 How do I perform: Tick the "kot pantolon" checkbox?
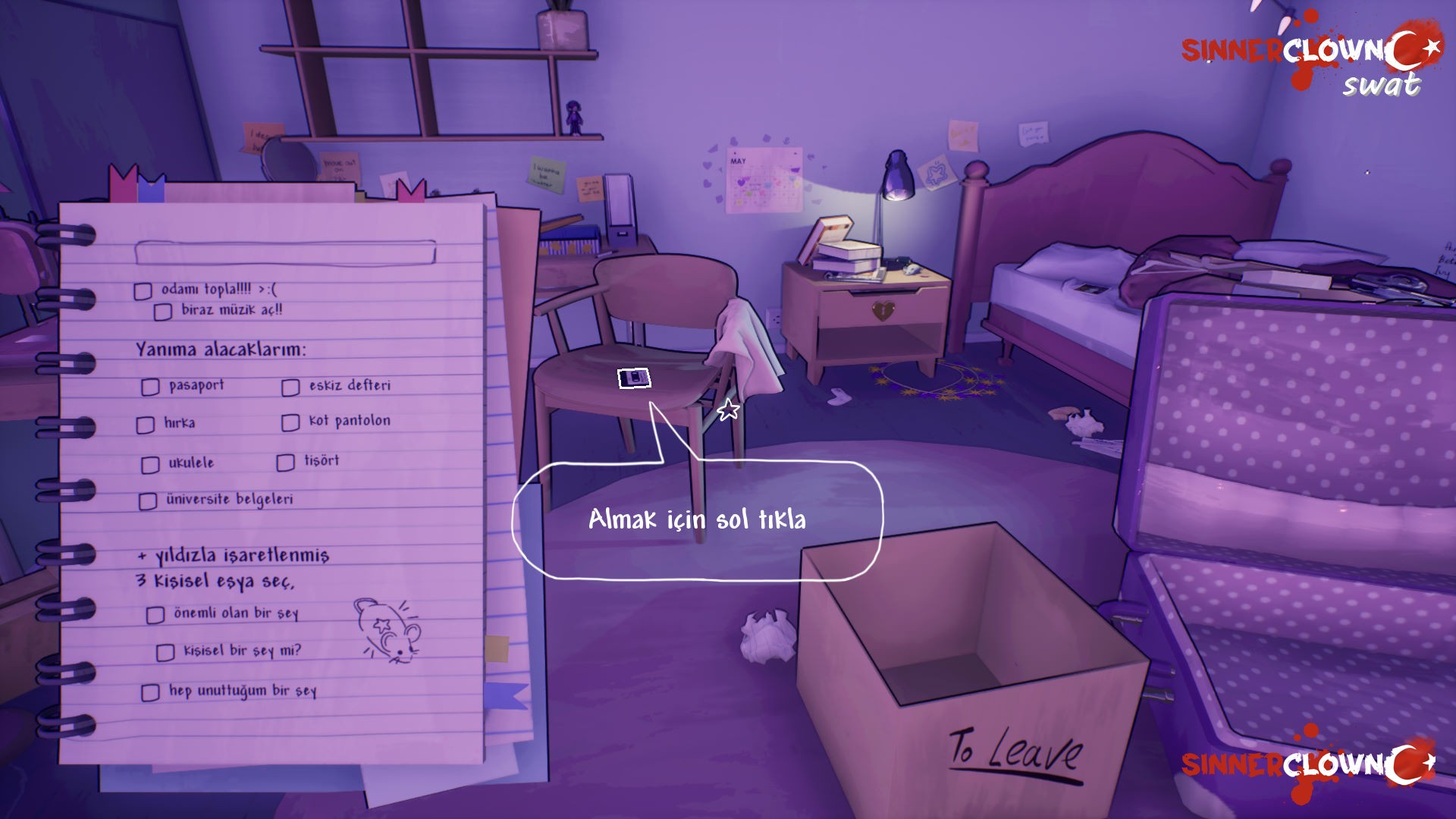(x=290, y=422)
